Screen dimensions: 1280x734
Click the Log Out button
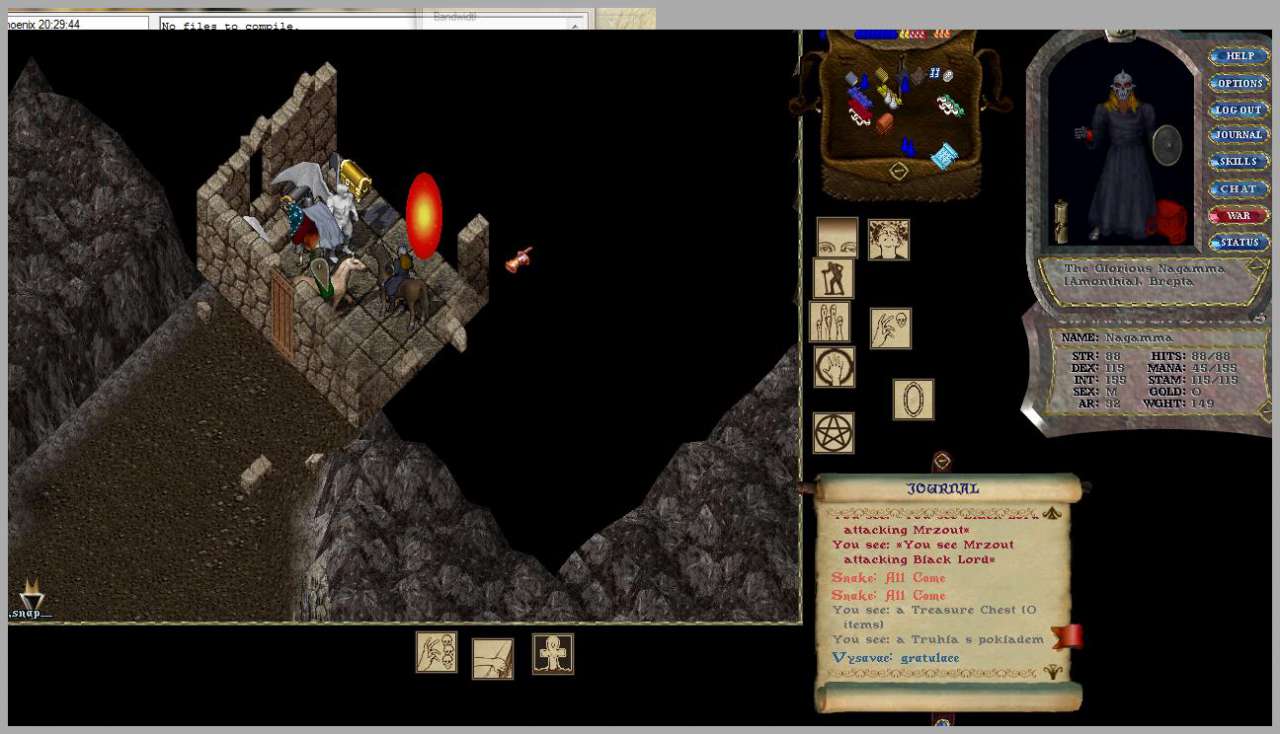coord(1239,110)
